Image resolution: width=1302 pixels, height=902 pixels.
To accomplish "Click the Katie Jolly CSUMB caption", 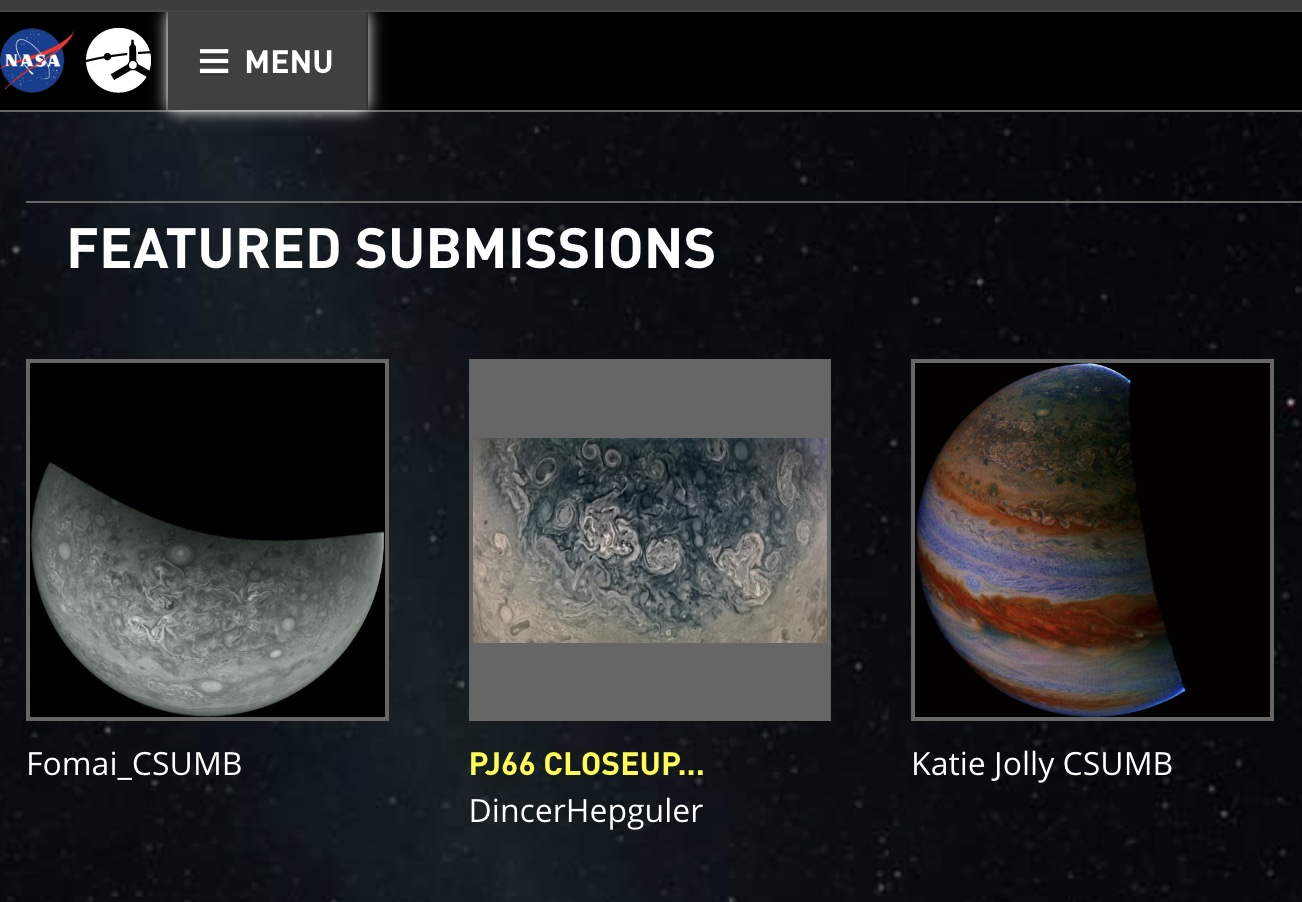I will click(1041, 763).
